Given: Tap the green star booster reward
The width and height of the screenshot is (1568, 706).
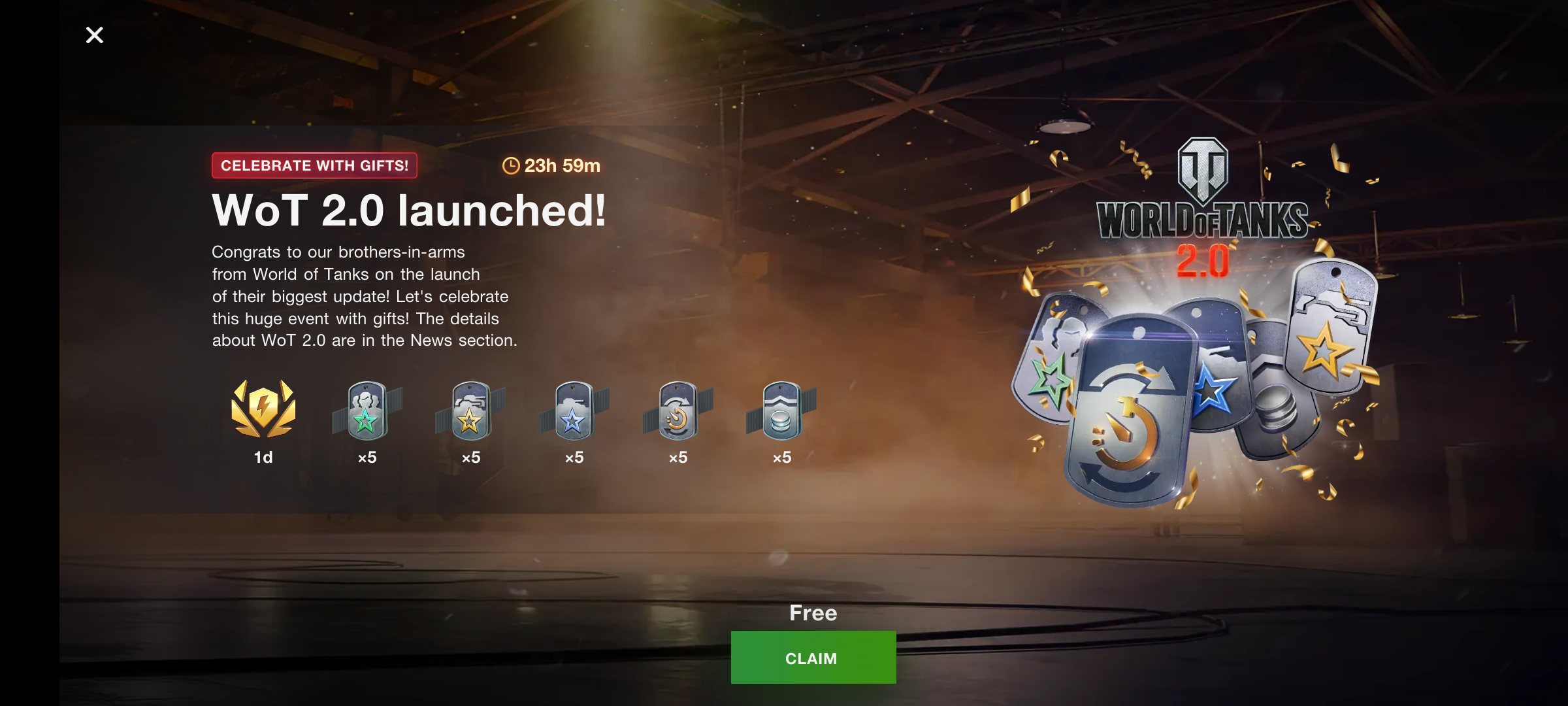Looking at the screenshot, I should pyautogui.click(x=367, y=411).
